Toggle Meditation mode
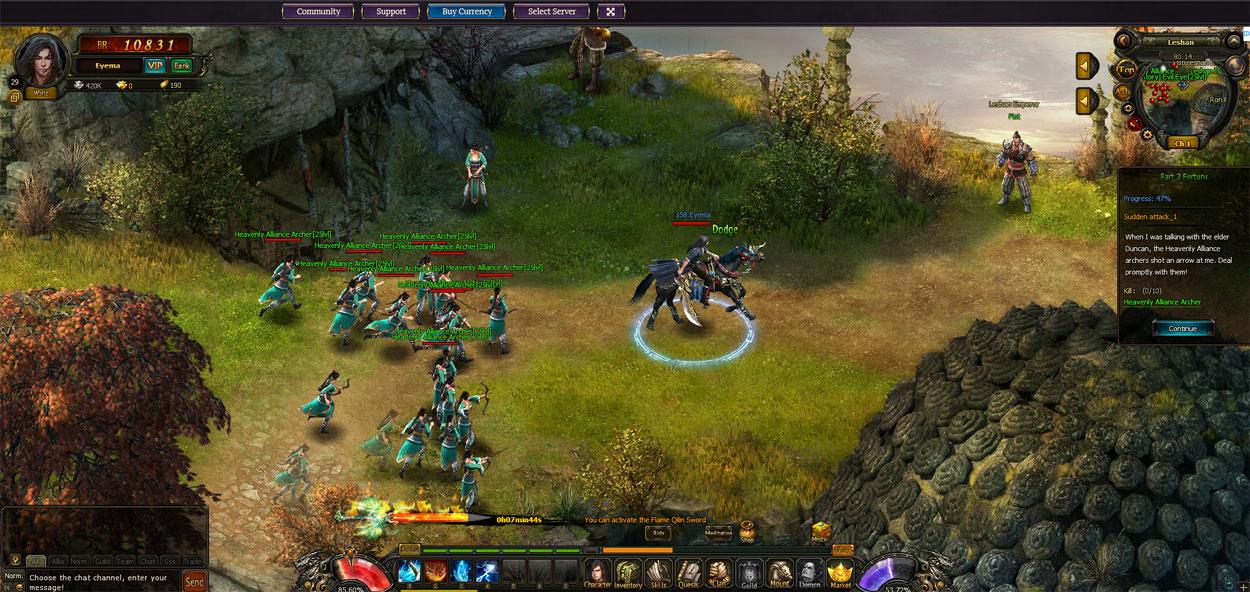This screenshot has width=1250, height=592. 718,532
